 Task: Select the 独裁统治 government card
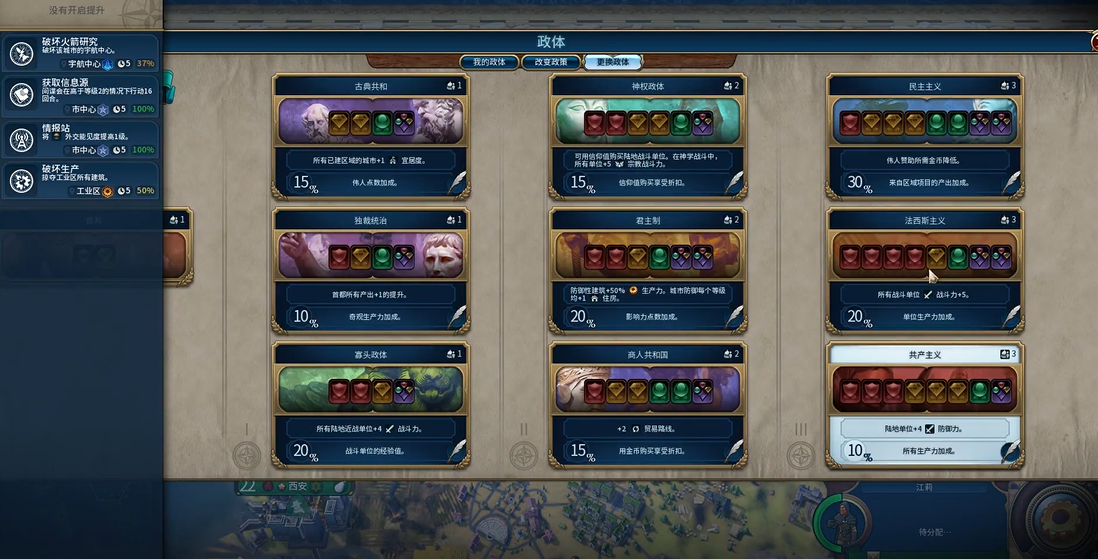click(x=371, y=269)
